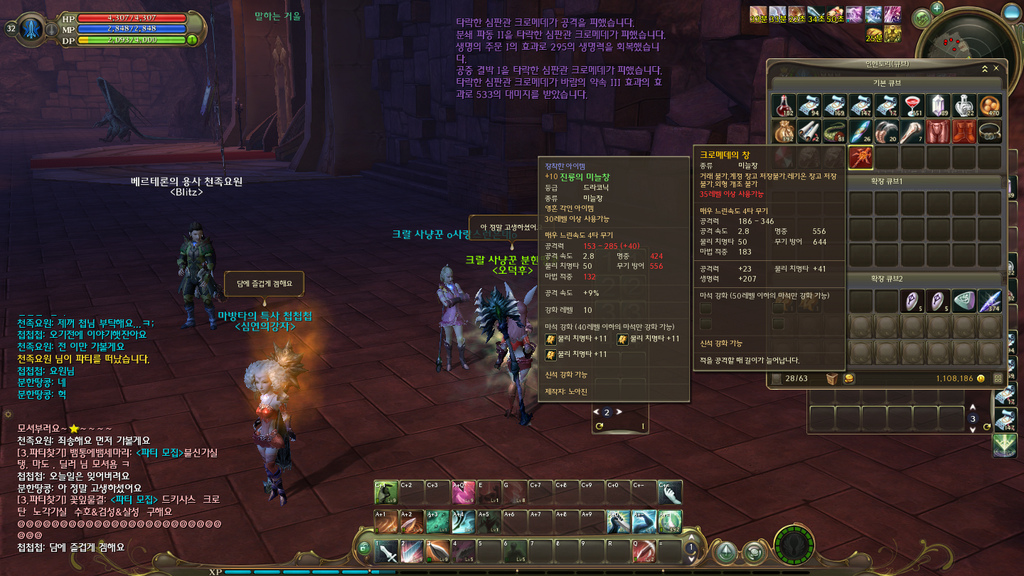Viewport: 1024px width, 576px height.
Task: Select the red cocktail glass item
Action: point(912,106)
